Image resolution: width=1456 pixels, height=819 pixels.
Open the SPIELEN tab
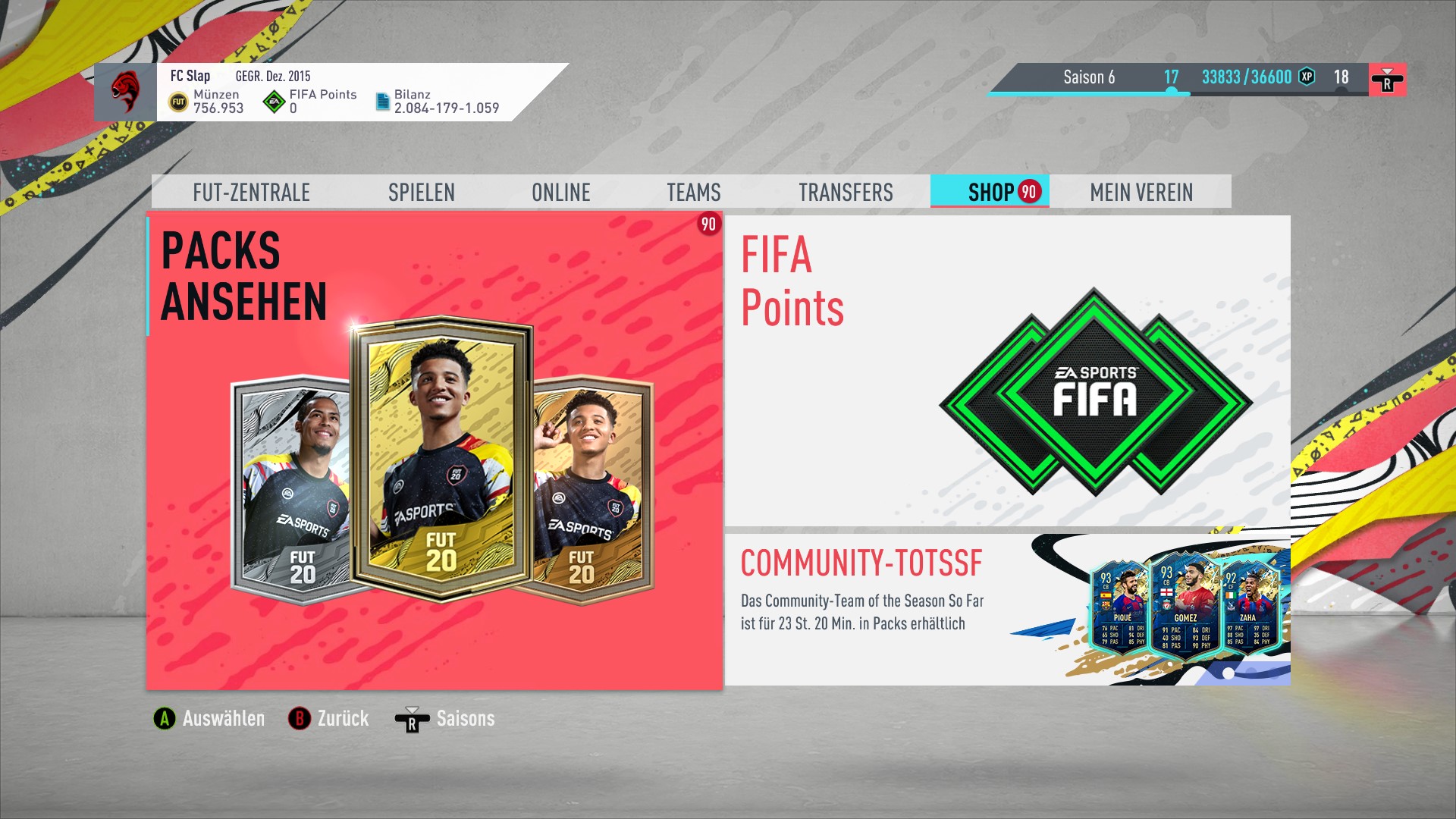click(421, 193)
